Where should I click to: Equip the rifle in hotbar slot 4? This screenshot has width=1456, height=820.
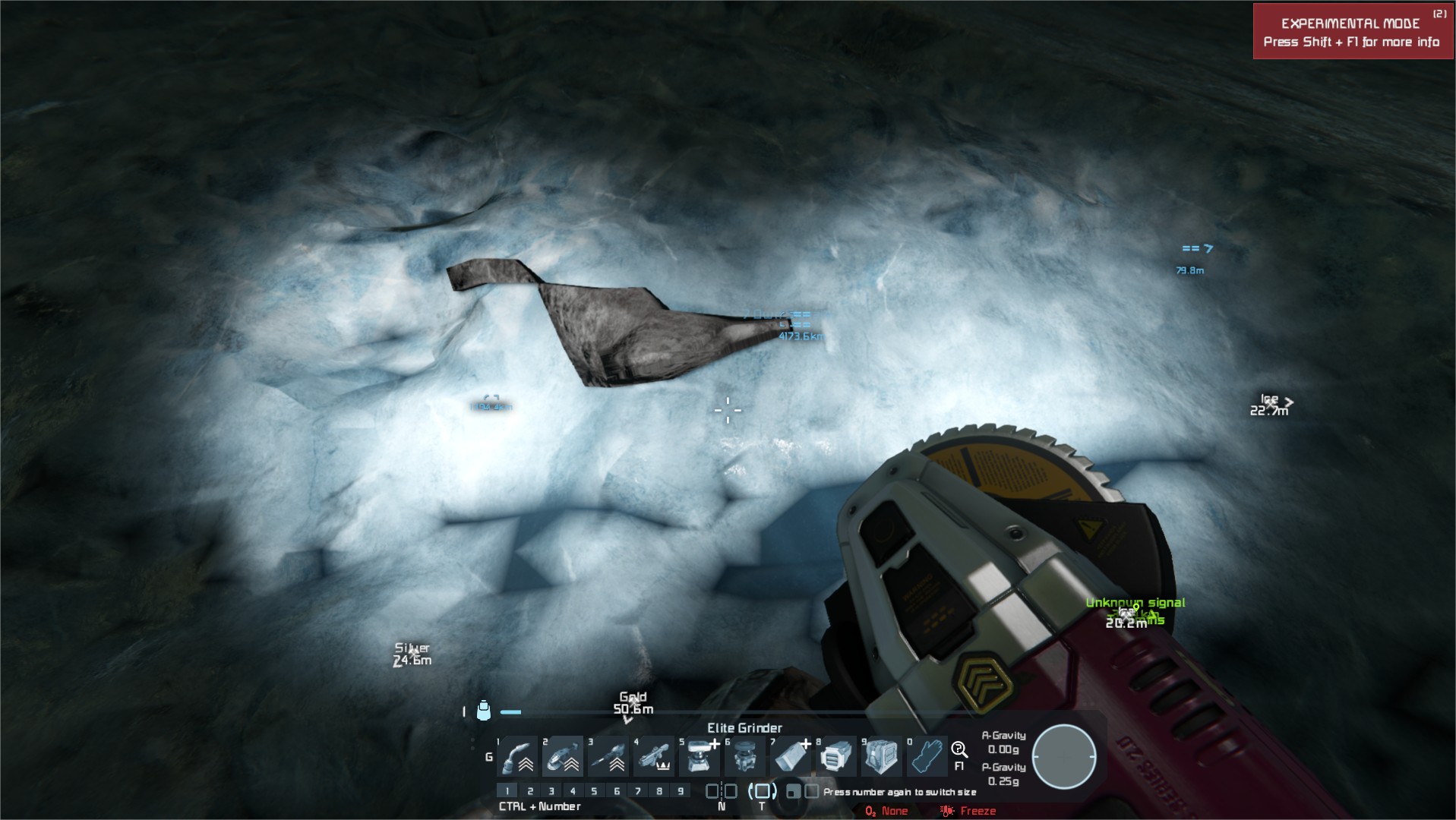(654, 756)
